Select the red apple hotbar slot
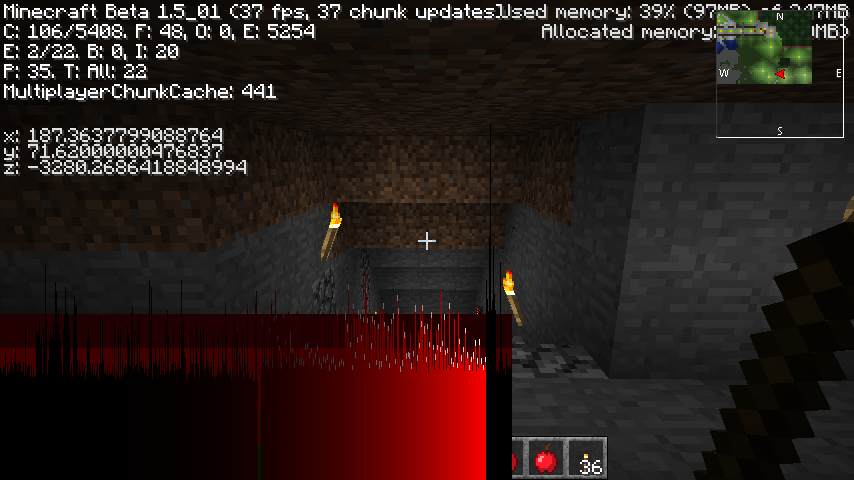The image size is (854, 480). 546,459
